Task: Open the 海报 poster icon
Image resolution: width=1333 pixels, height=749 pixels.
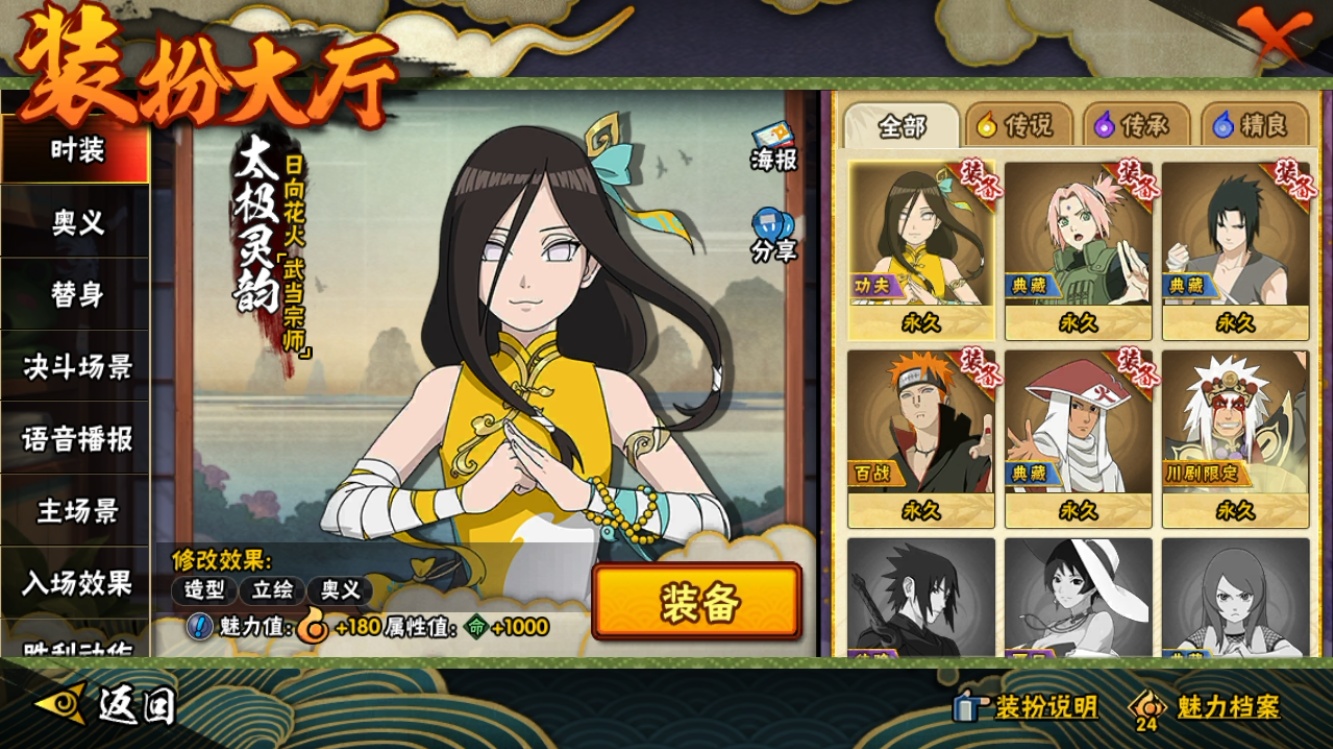Action: (x=773, y=147)
